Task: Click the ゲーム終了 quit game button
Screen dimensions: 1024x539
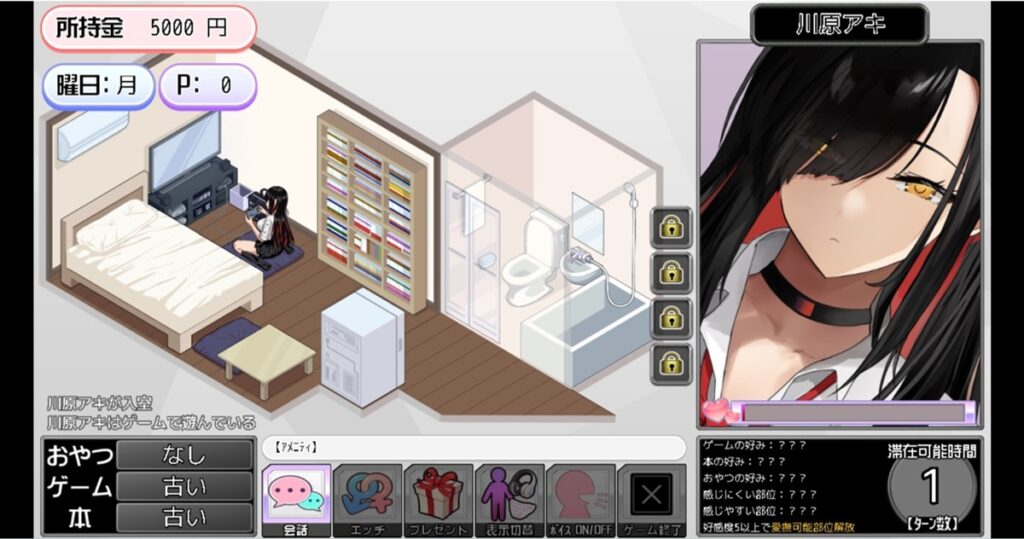Action: click(652, 499)
